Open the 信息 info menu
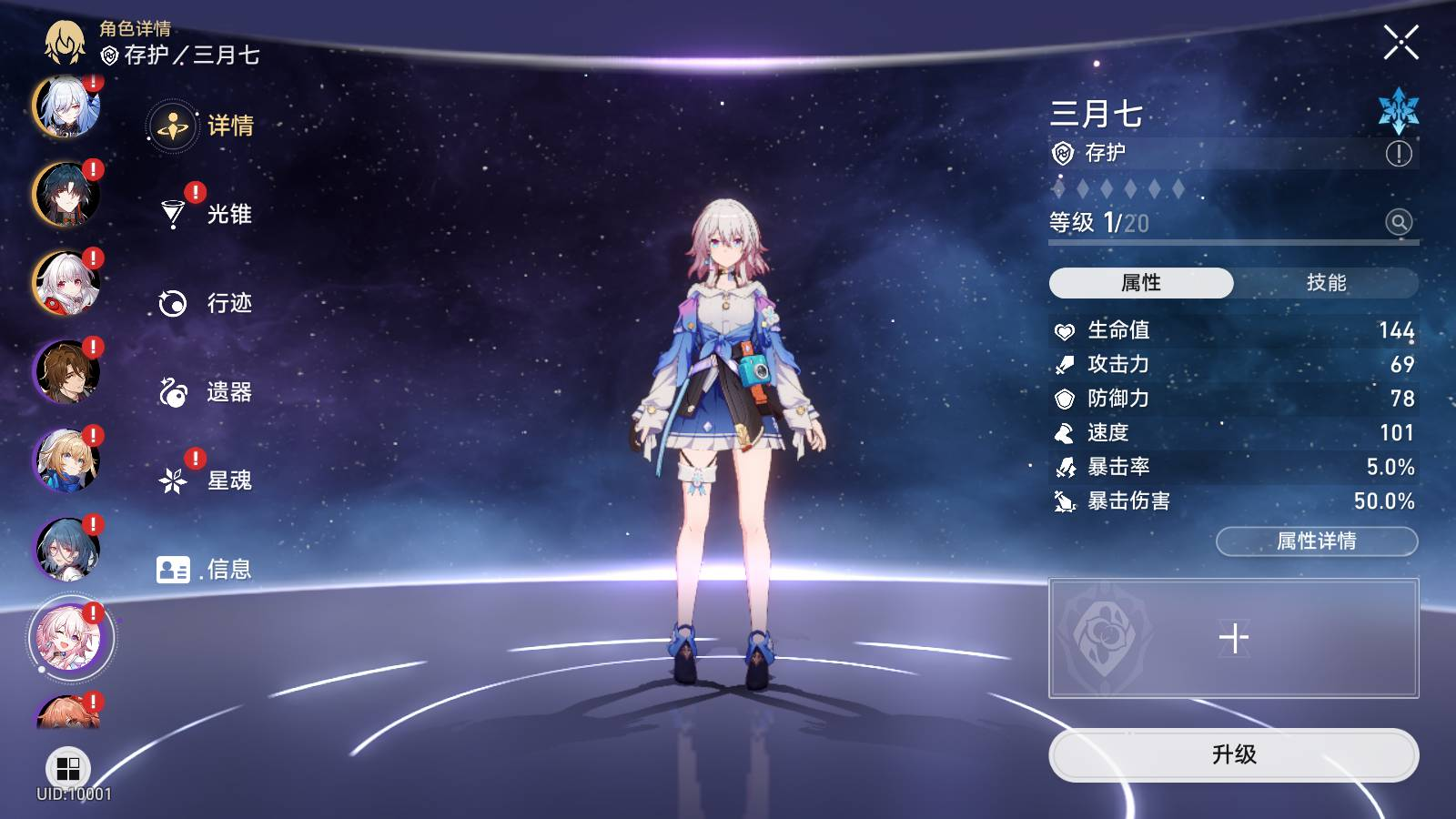The width and height of the screenshot is (1456, 819). click(x=205, y=570)
